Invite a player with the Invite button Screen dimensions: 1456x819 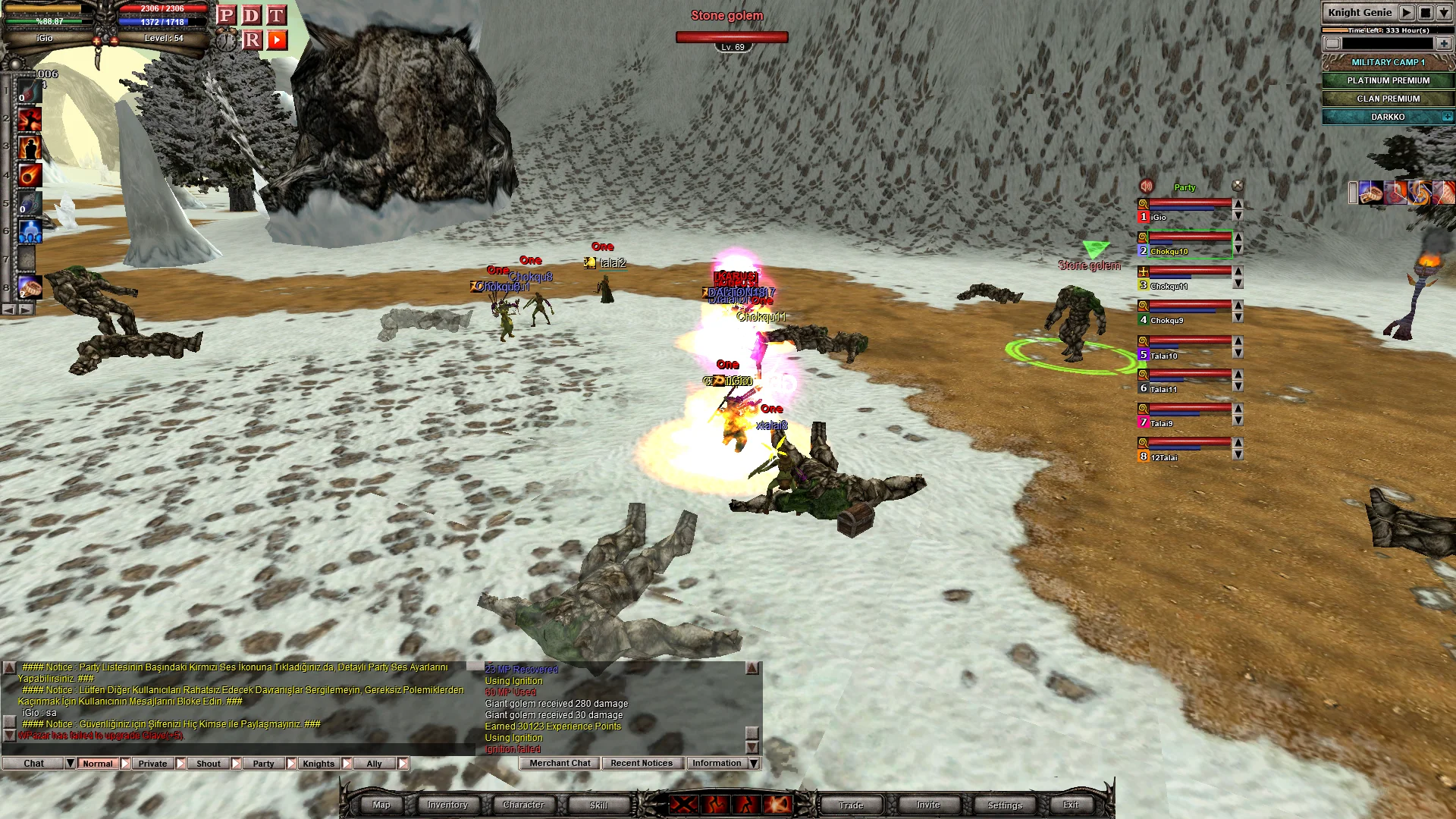(x=927, y=805)
